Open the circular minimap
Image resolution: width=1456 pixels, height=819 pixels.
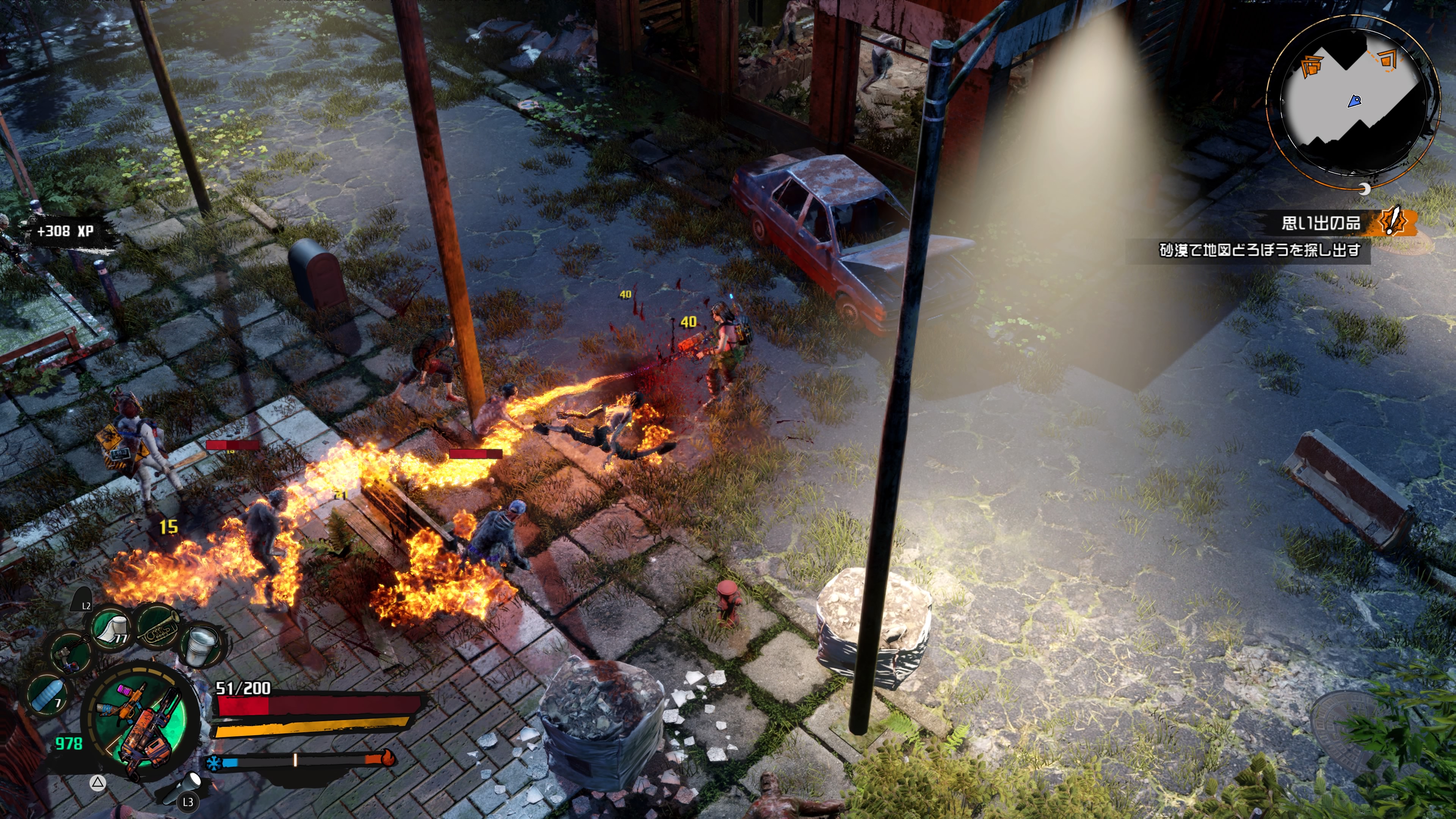[1352, 102]
